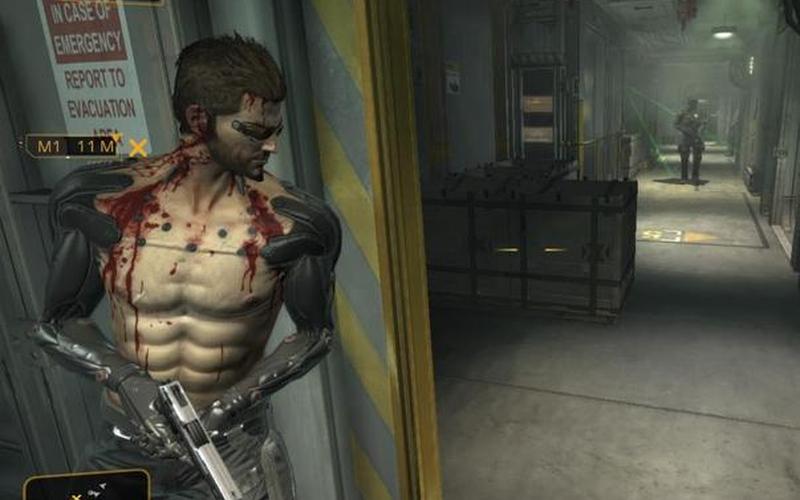The image size is (800, 500).
Task: Click the yellow X objective waypoint marker
Action: pyautogui.click(x=138, y=148)
